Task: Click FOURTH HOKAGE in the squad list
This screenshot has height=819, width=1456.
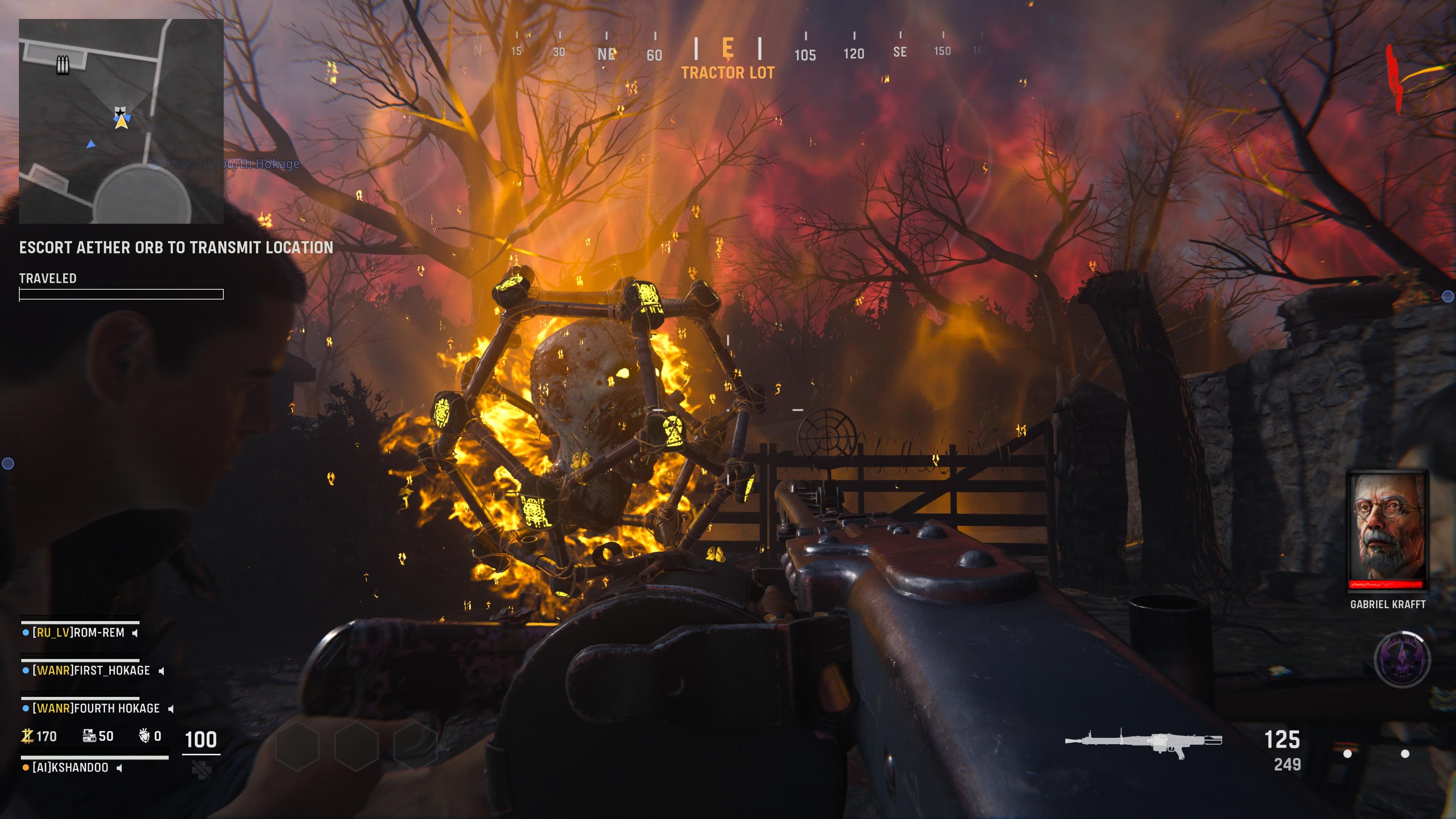Action: point(96,708)
